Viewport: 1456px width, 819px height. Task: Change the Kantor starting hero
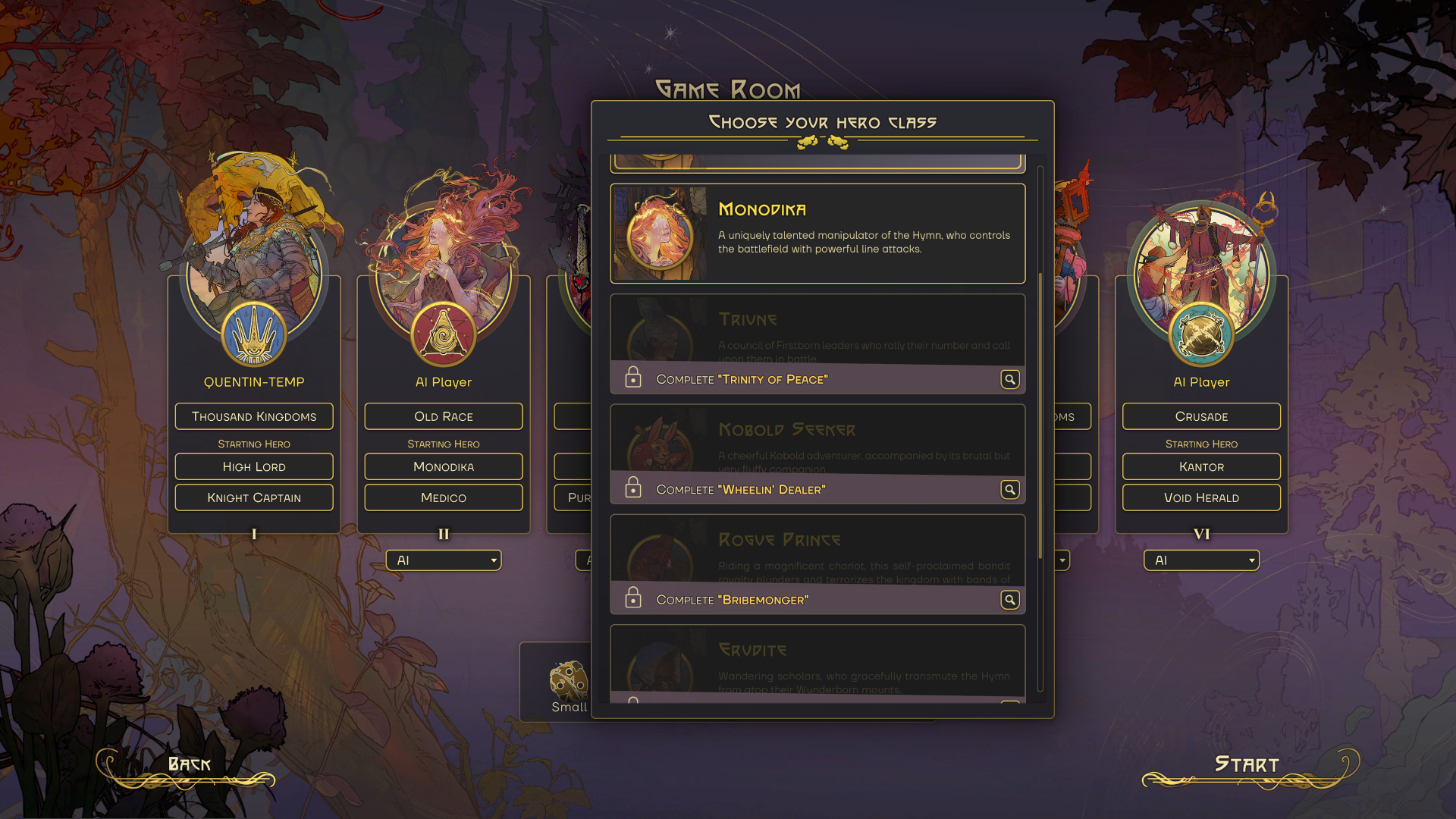pos(1201,466)
